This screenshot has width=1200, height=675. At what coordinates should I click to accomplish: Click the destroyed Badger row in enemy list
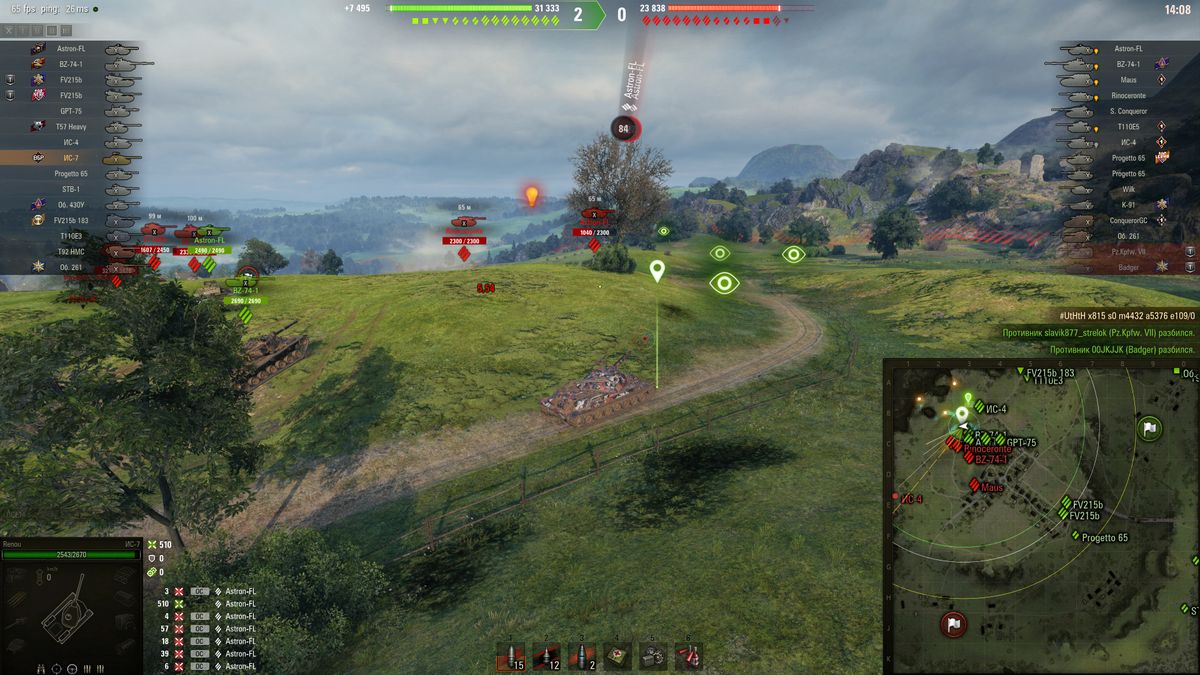pos(1127,267)
